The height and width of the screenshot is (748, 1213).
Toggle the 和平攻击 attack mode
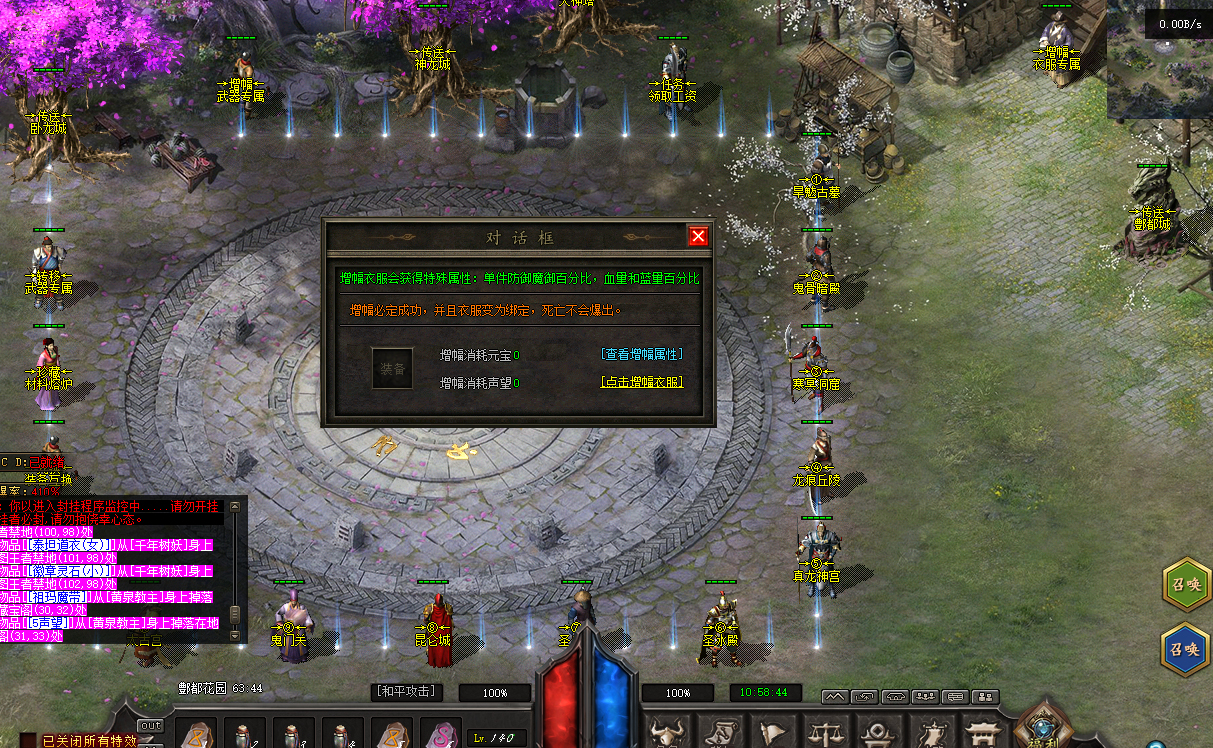point(407,691)
